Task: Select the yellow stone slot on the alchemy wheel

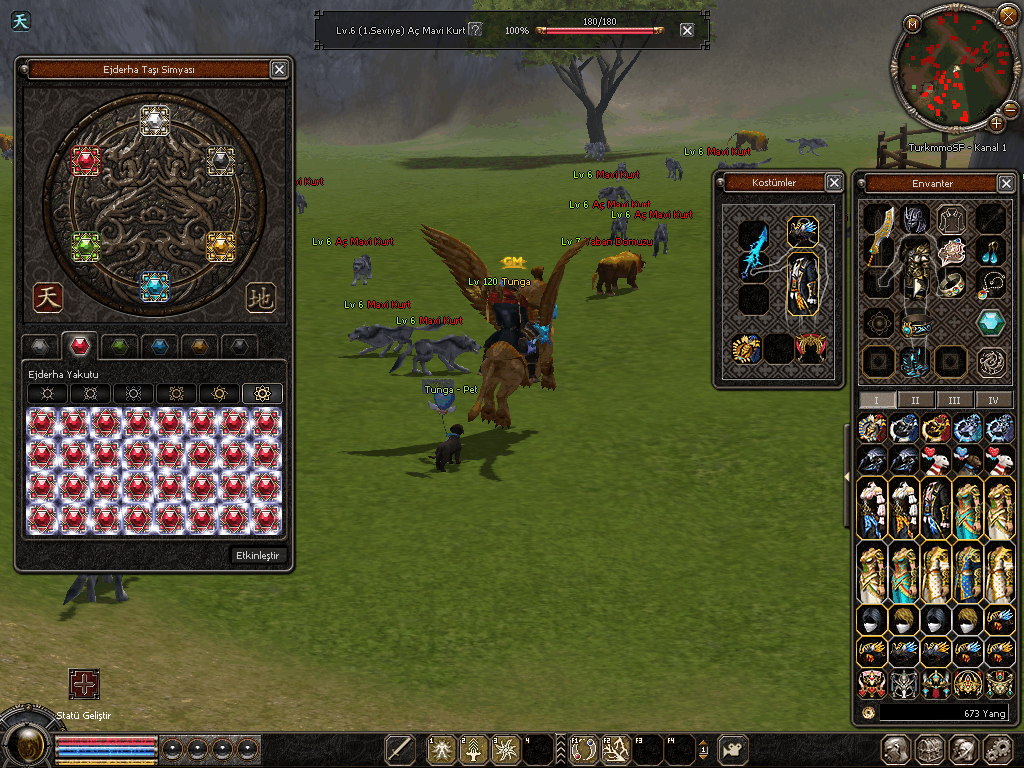Action: (220, 244)
